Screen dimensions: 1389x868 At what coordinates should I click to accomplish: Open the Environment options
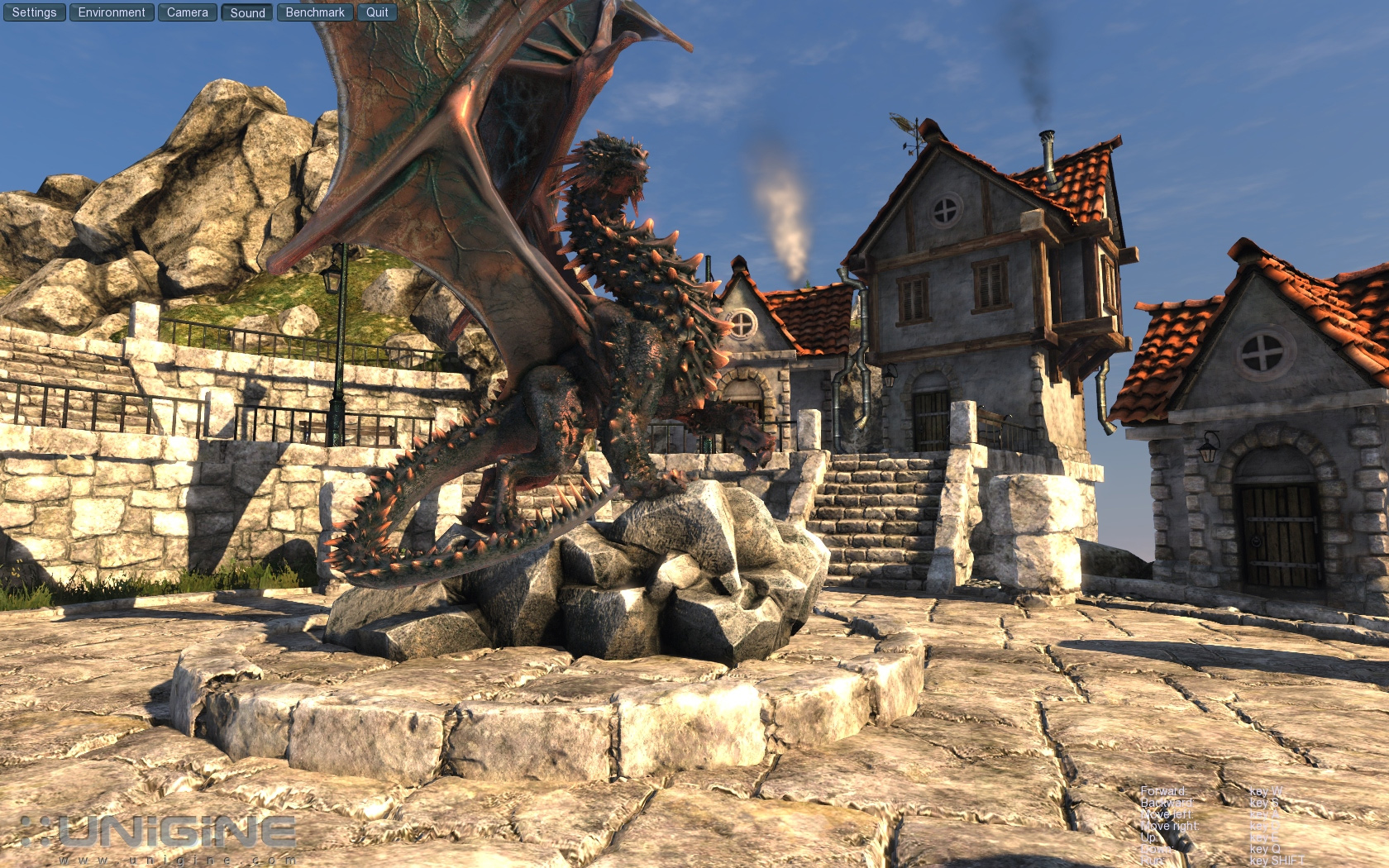(x=112, y=12)
